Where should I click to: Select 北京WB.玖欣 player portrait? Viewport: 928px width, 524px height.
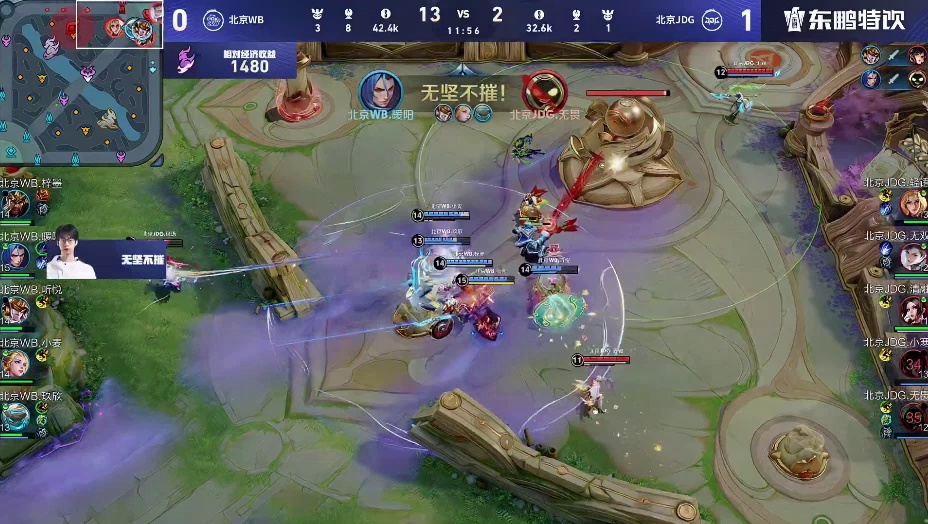coord(16,415)
